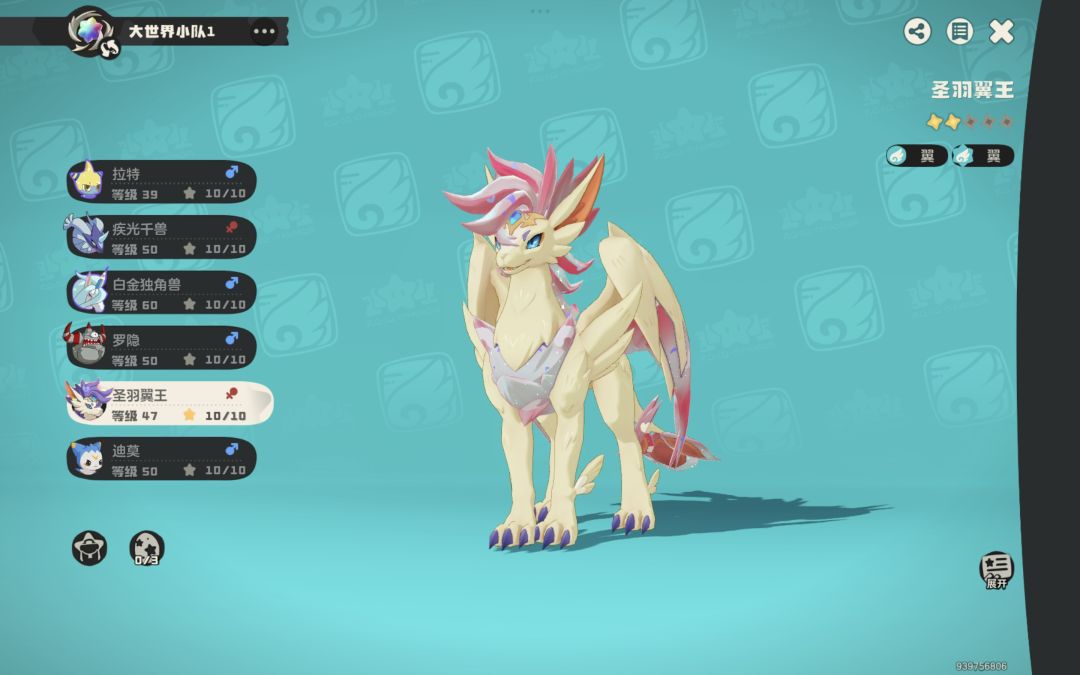
Task: Open the list details icon
Action: tap(960, 31)
